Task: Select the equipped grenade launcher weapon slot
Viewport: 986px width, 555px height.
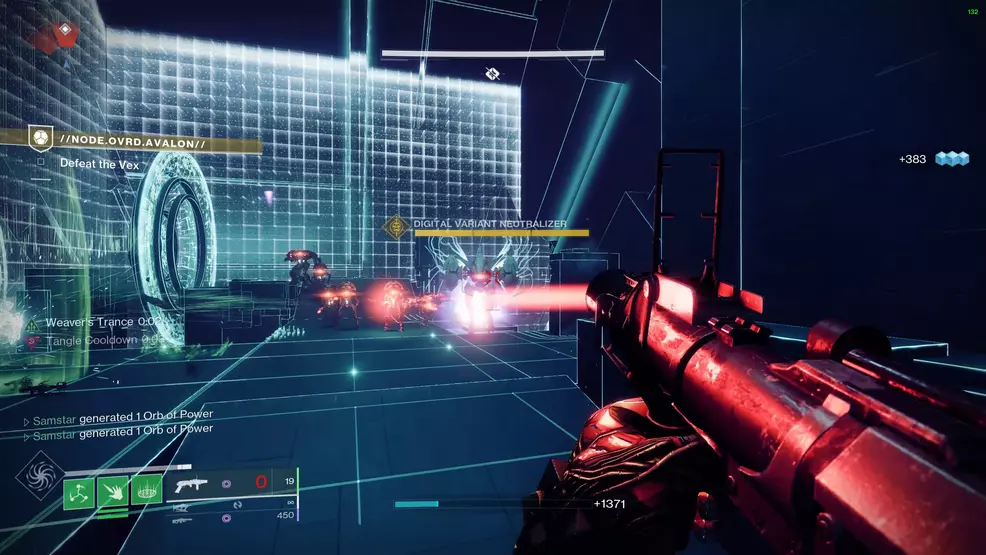Action: click(191, 484)
